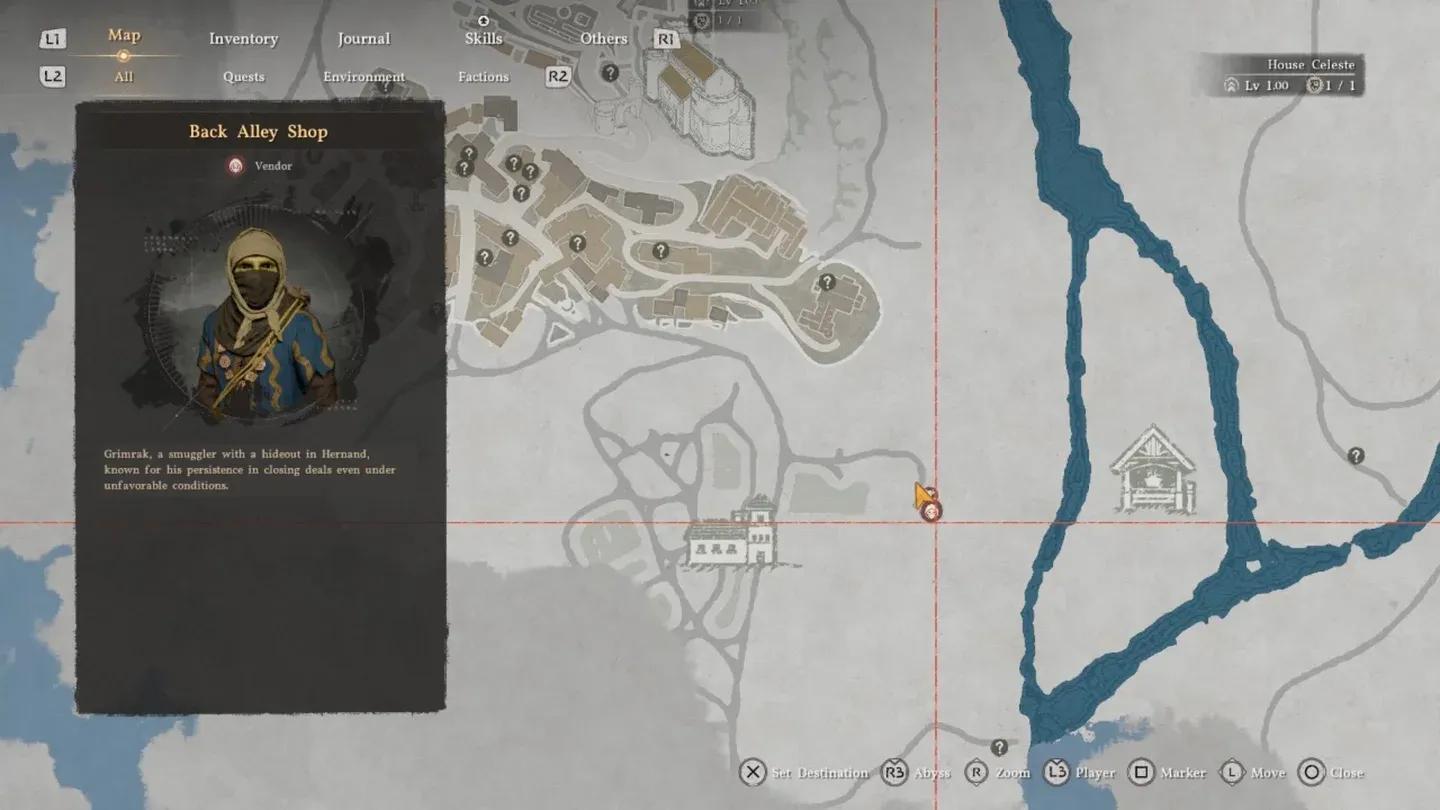The height and width of the screenshot is (810, 1440).
Task: Click the Map tab
Action: pyautogui.click(x=124, y=36)
